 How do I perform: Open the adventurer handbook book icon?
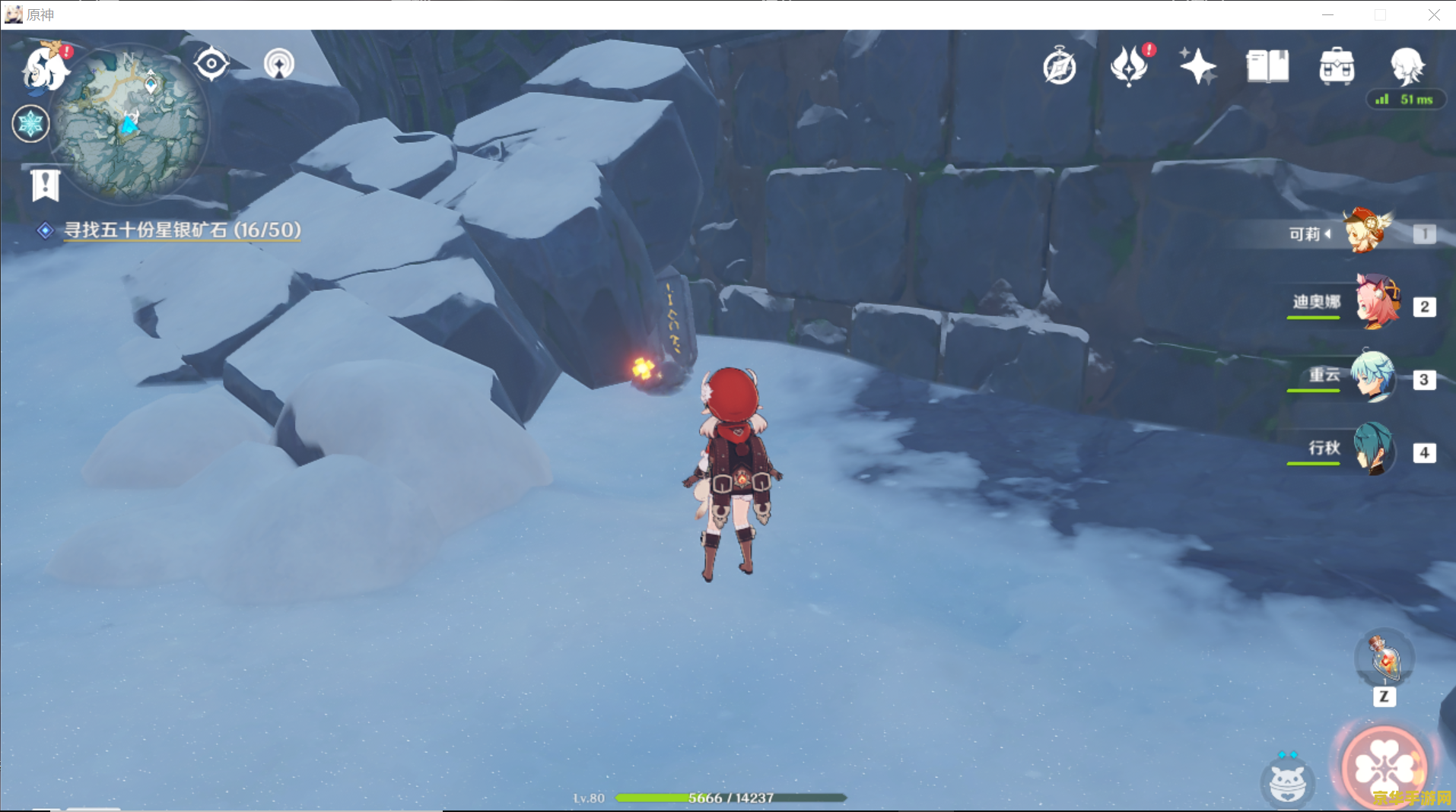[1267, 66]
